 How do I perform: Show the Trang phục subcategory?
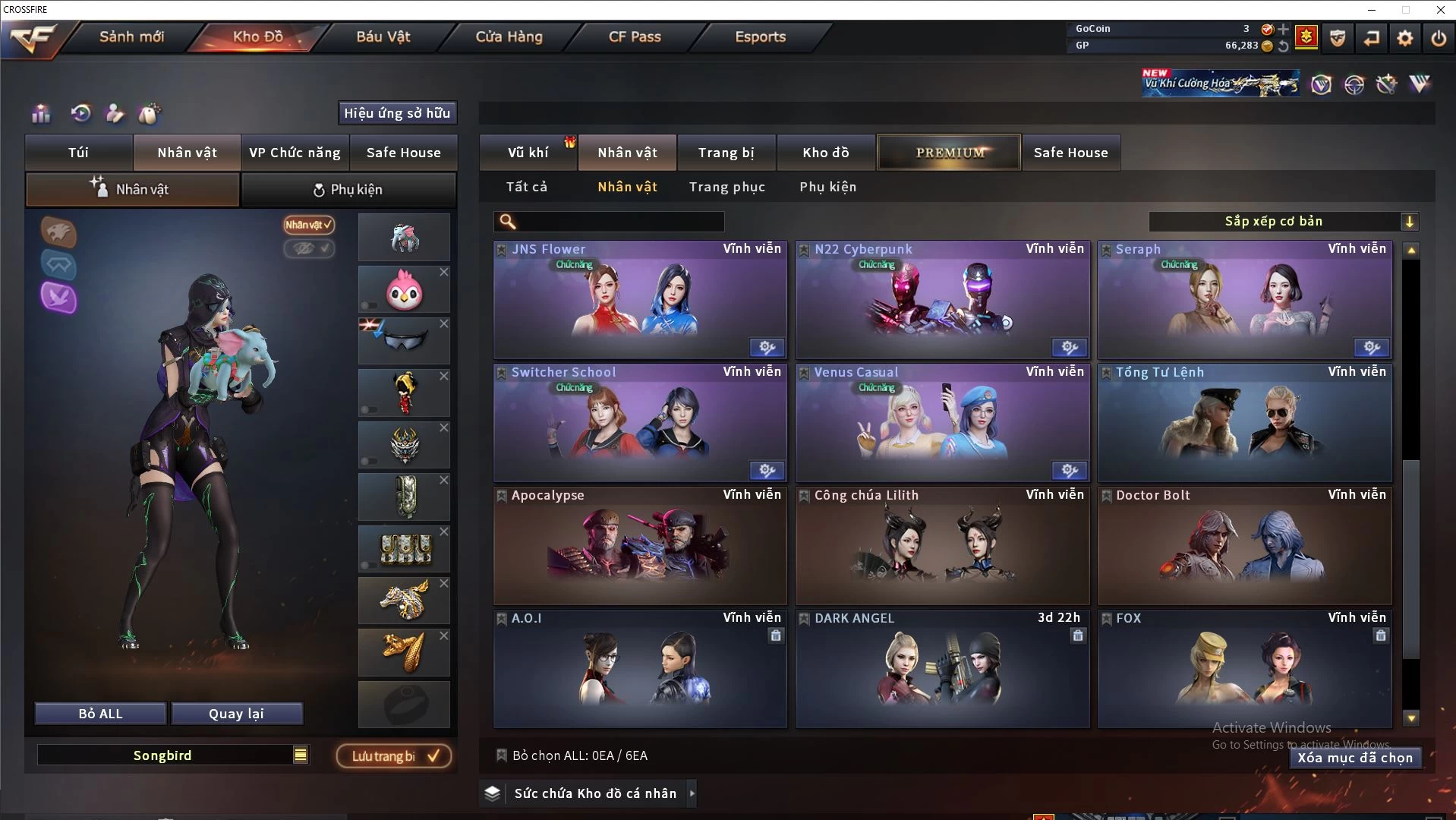tap(726, 187)
